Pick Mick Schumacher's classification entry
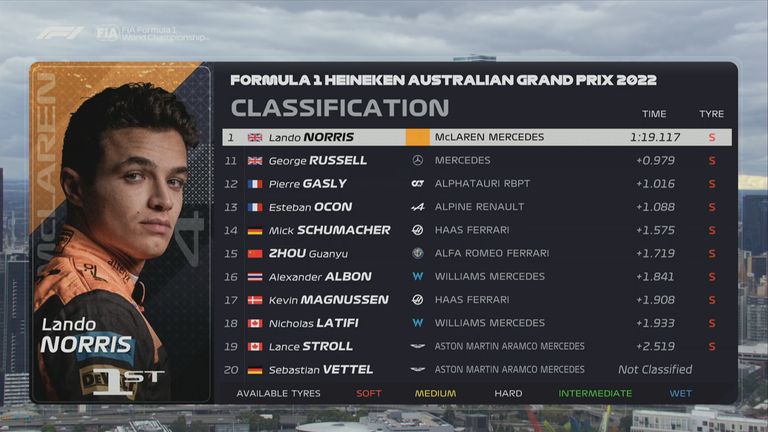This screenshot has width=768, height=432. click(476, 230)
